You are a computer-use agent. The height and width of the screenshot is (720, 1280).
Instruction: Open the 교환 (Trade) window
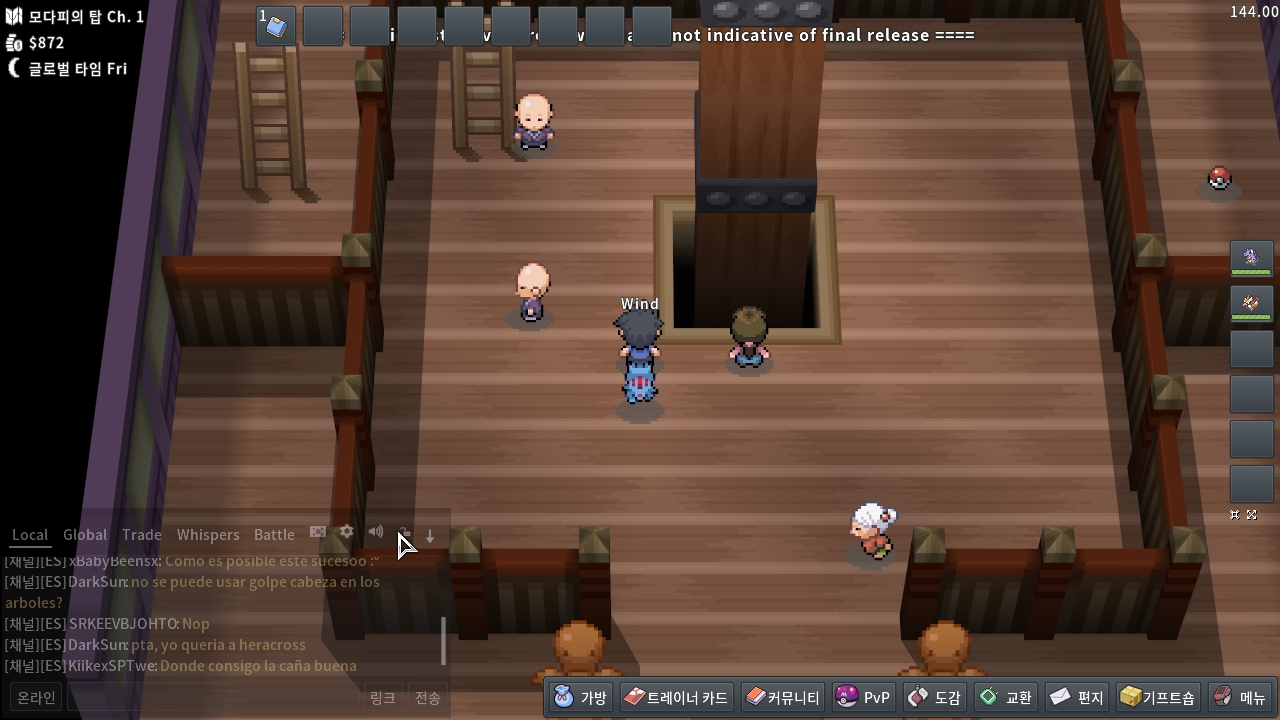pyautogui.click(x=1005, y=697)
